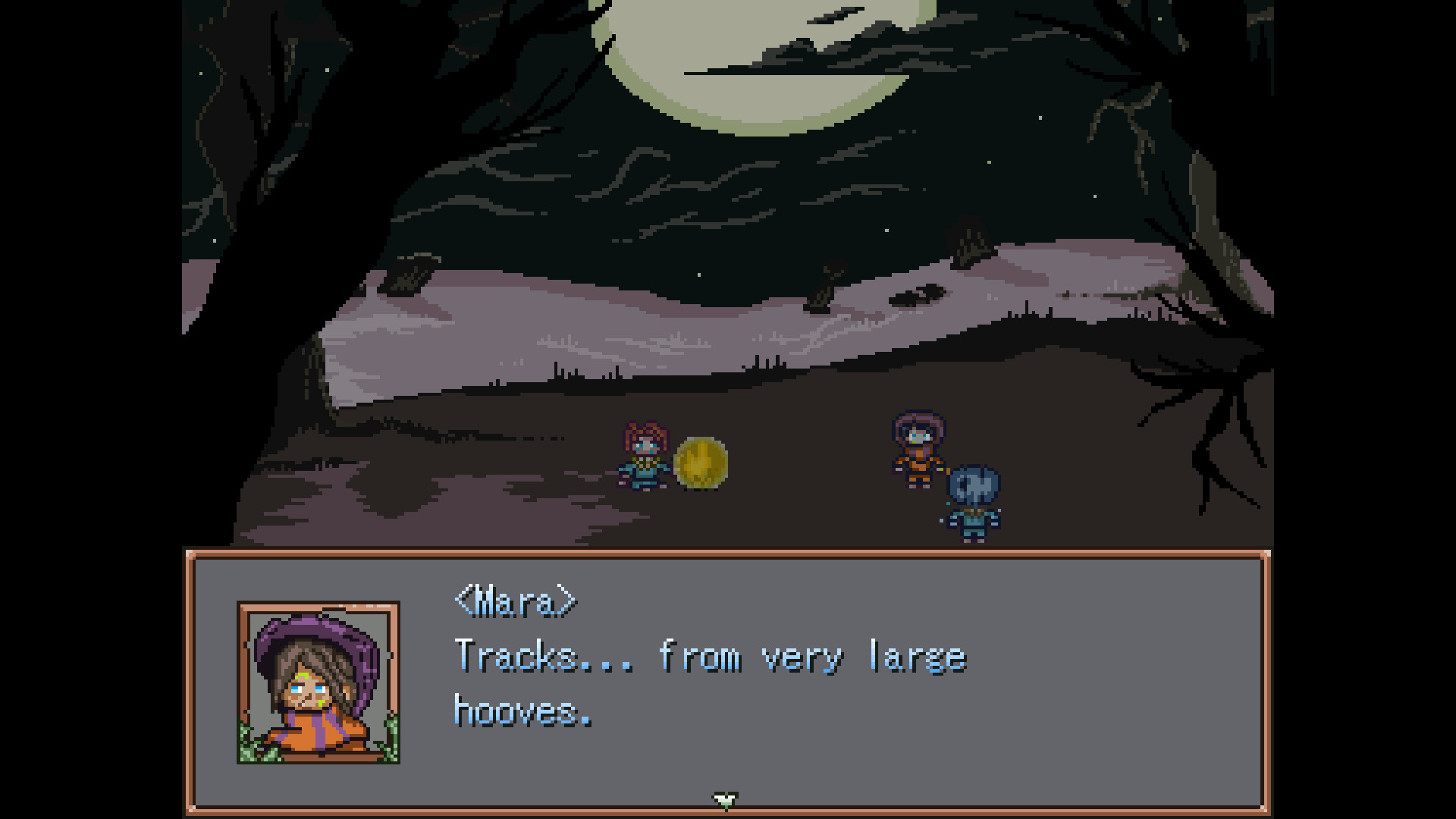This screenshot has width=1456, height=819.
Task: Click the glowing golden pumpkin beside the red-haired girl
Action: [x=700, y=466]
